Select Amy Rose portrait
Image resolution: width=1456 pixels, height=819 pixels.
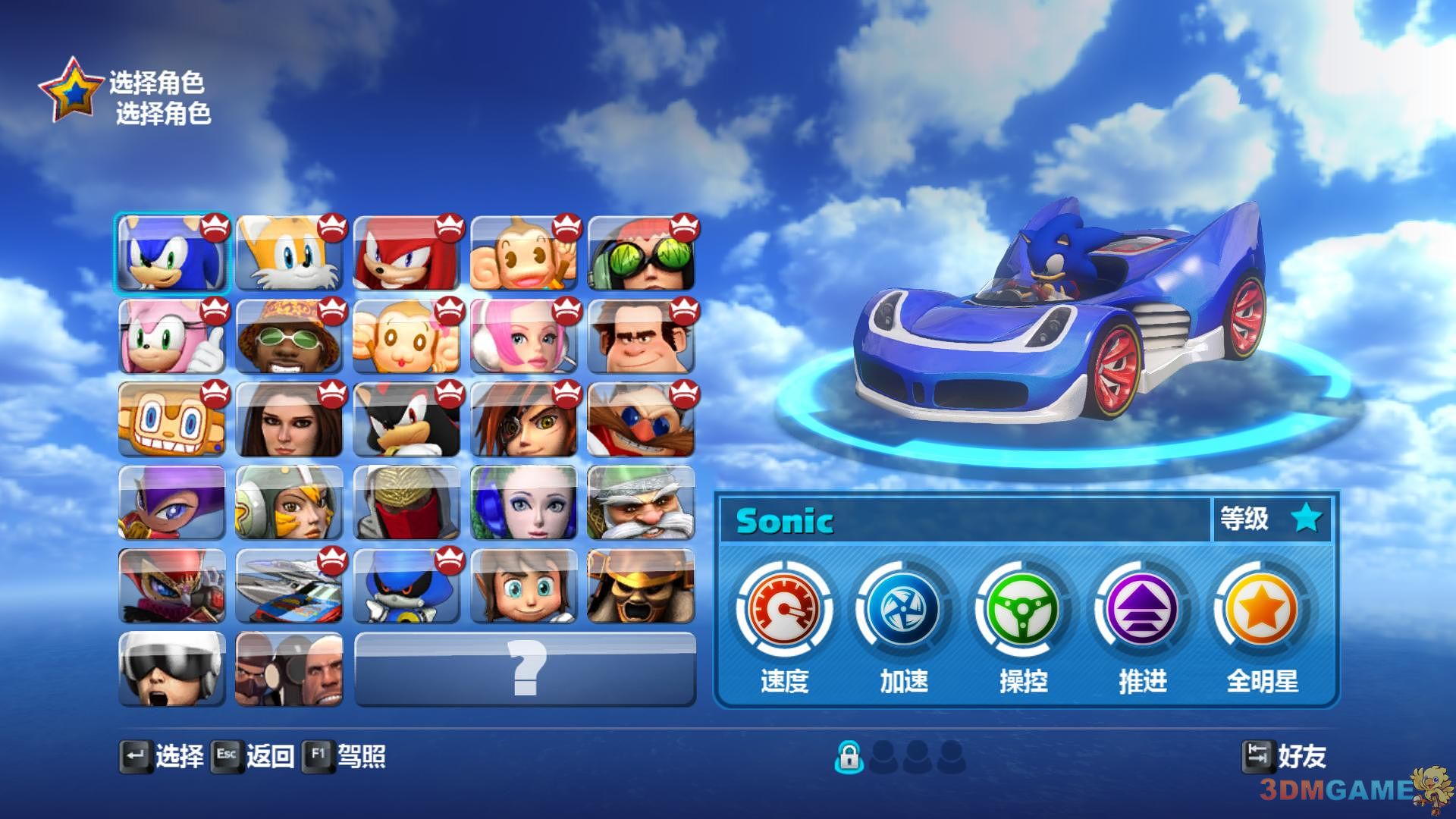[172, 337]
